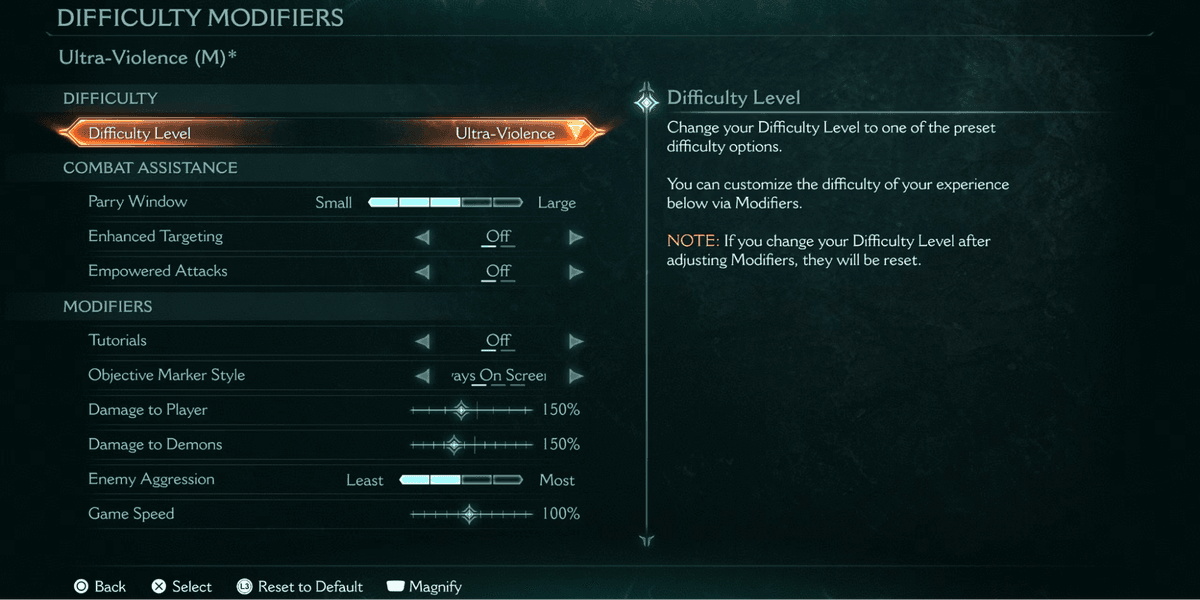1200x600 pixels.
Task: Click the description panel scroll-down arrow
Action: pyautogui.click(x=647, y=540)
